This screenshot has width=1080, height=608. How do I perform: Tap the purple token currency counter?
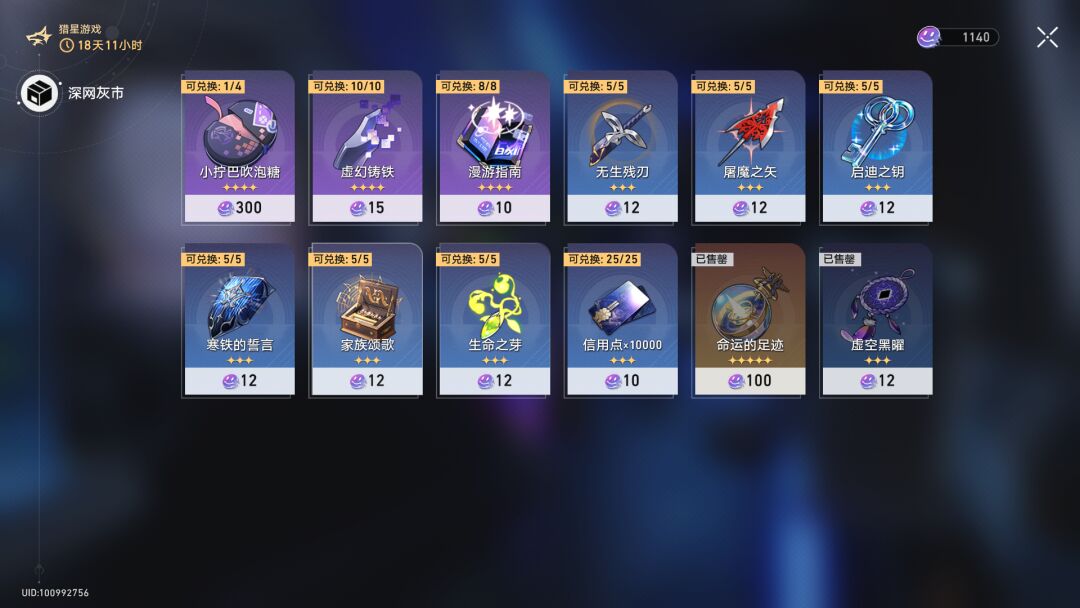[958, 37]
